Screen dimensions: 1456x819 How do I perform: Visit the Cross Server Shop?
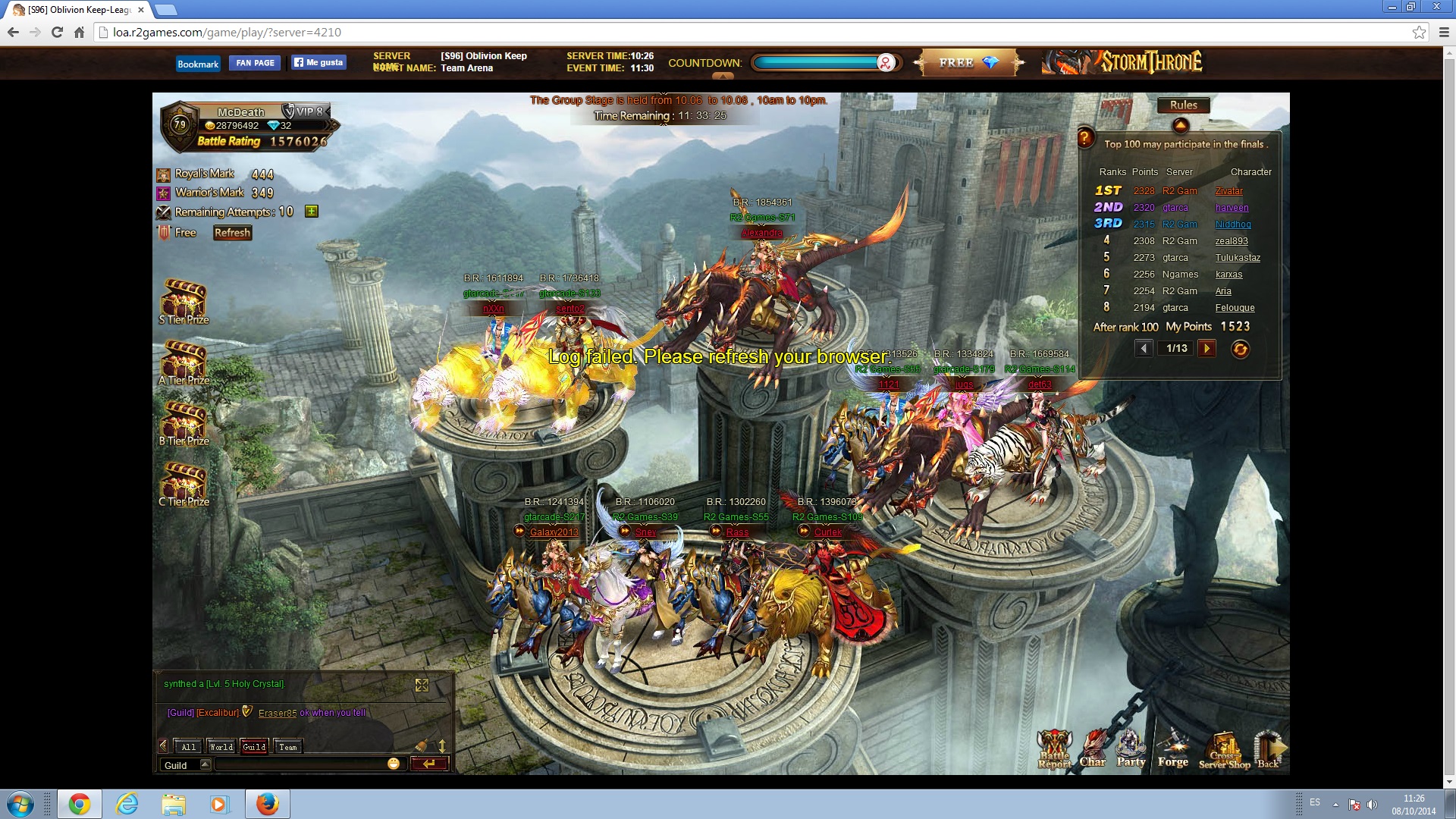[1224, 751]
